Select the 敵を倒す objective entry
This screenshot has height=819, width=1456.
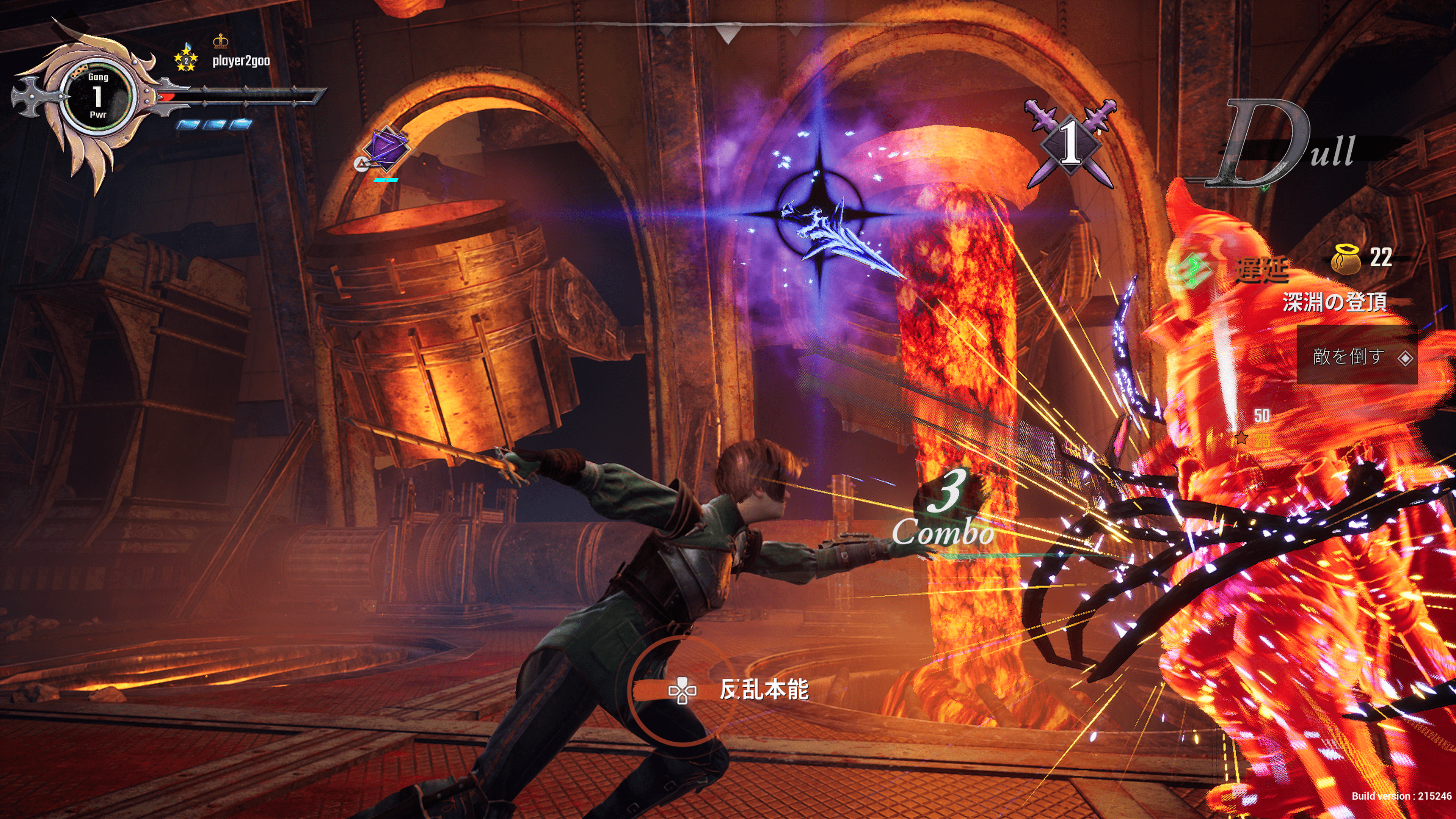point(1357,356)
